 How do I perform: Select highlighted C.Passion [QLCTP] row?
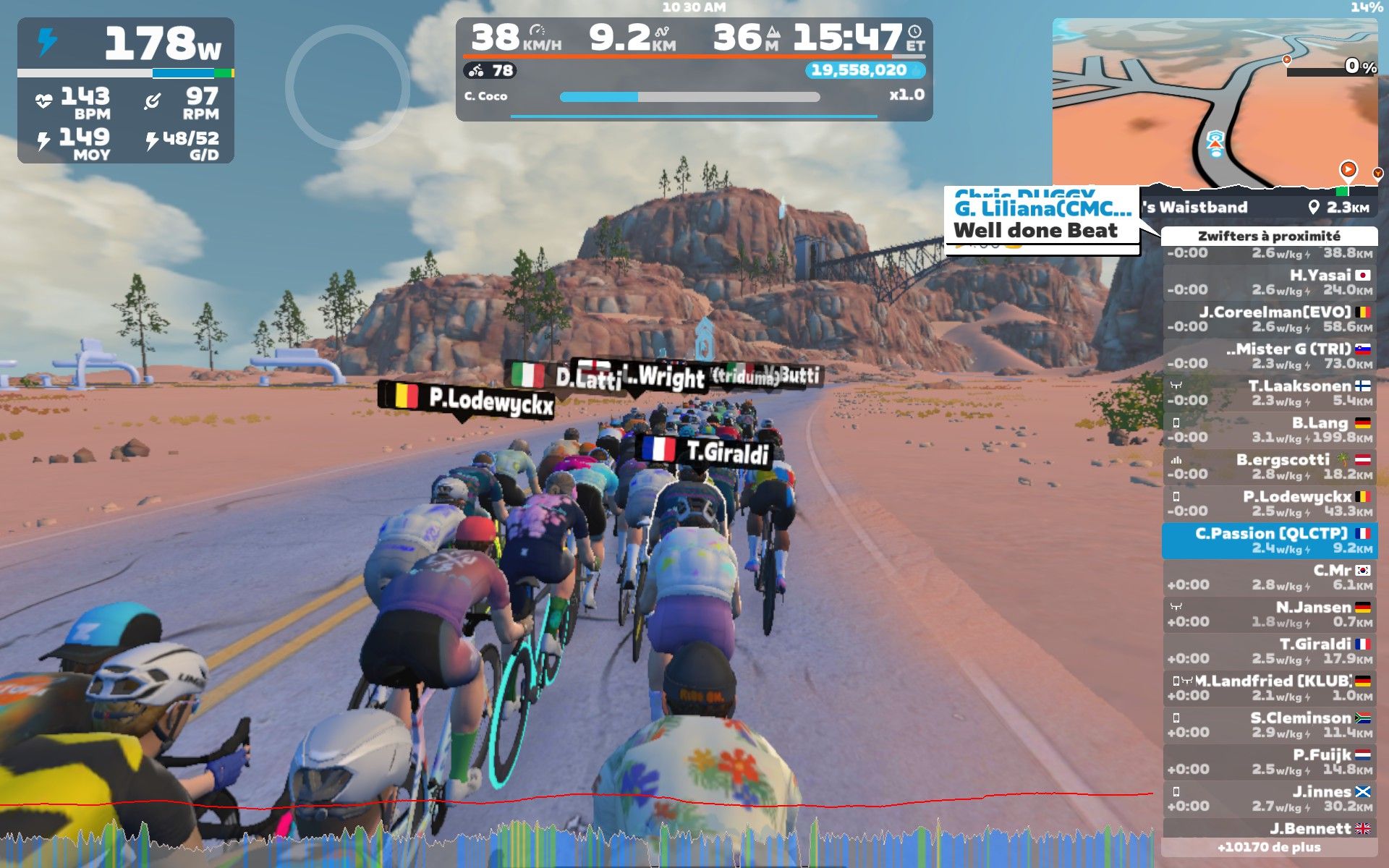pyautogui.click(x=1269, y=540)
